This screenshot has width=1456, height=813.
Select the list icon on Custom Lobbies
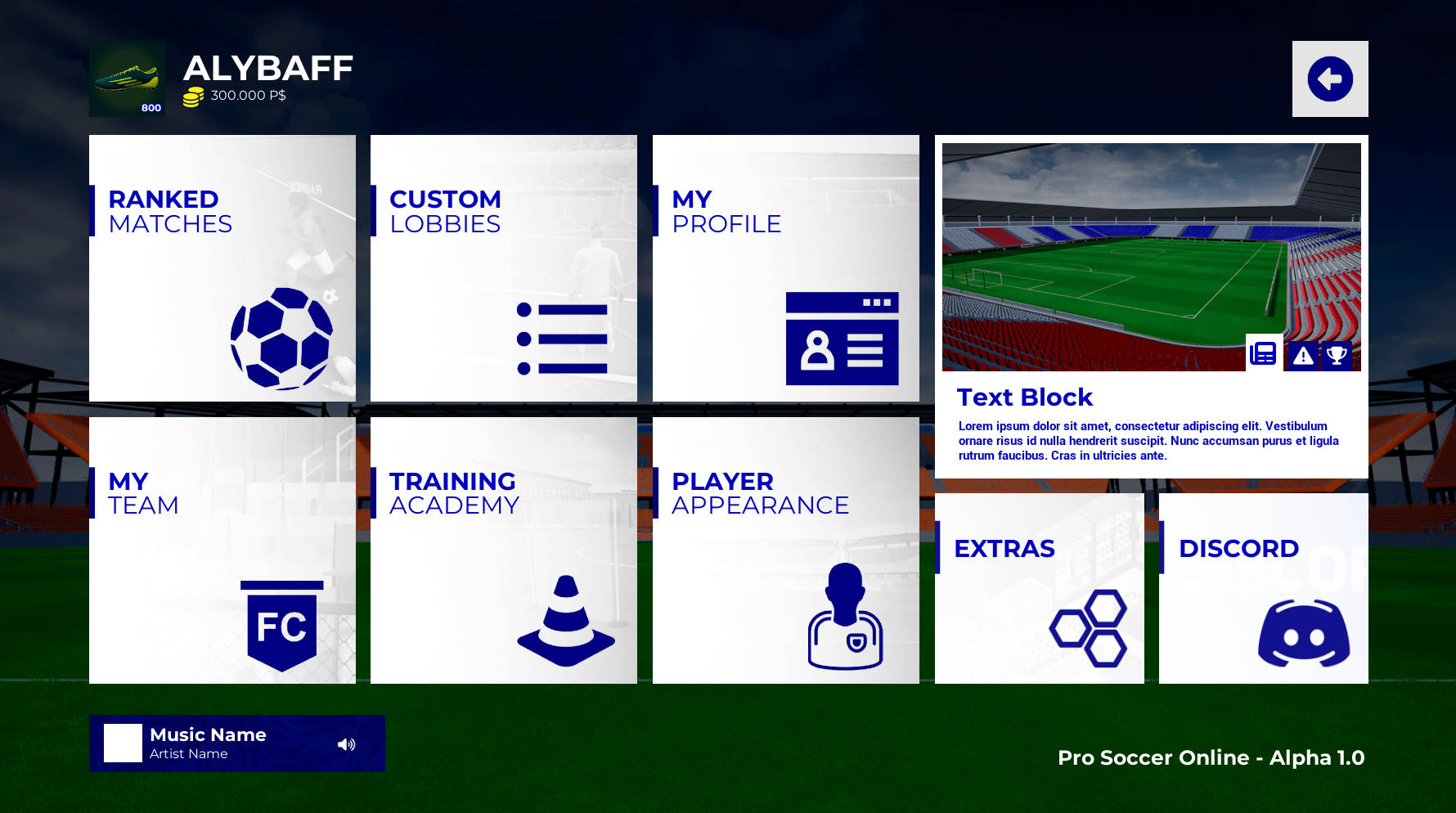pyautogui.click(x=562, y=340)
